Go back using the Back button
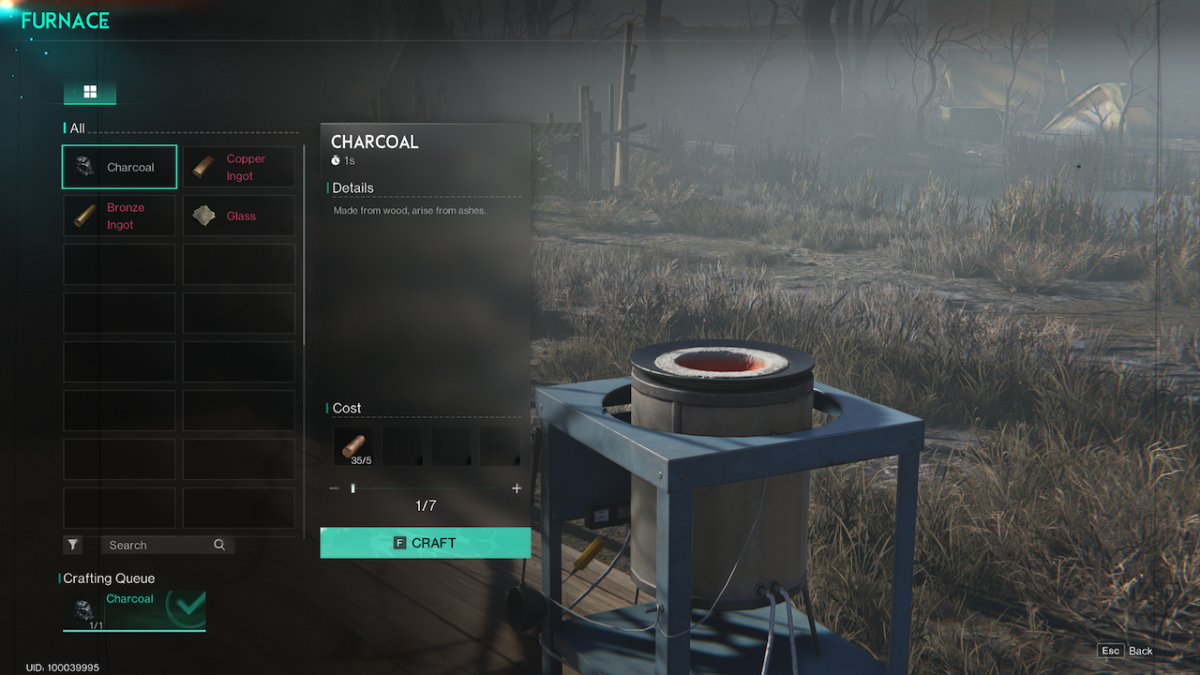This screenshot has width=1200, height=675. [1127, 651]
